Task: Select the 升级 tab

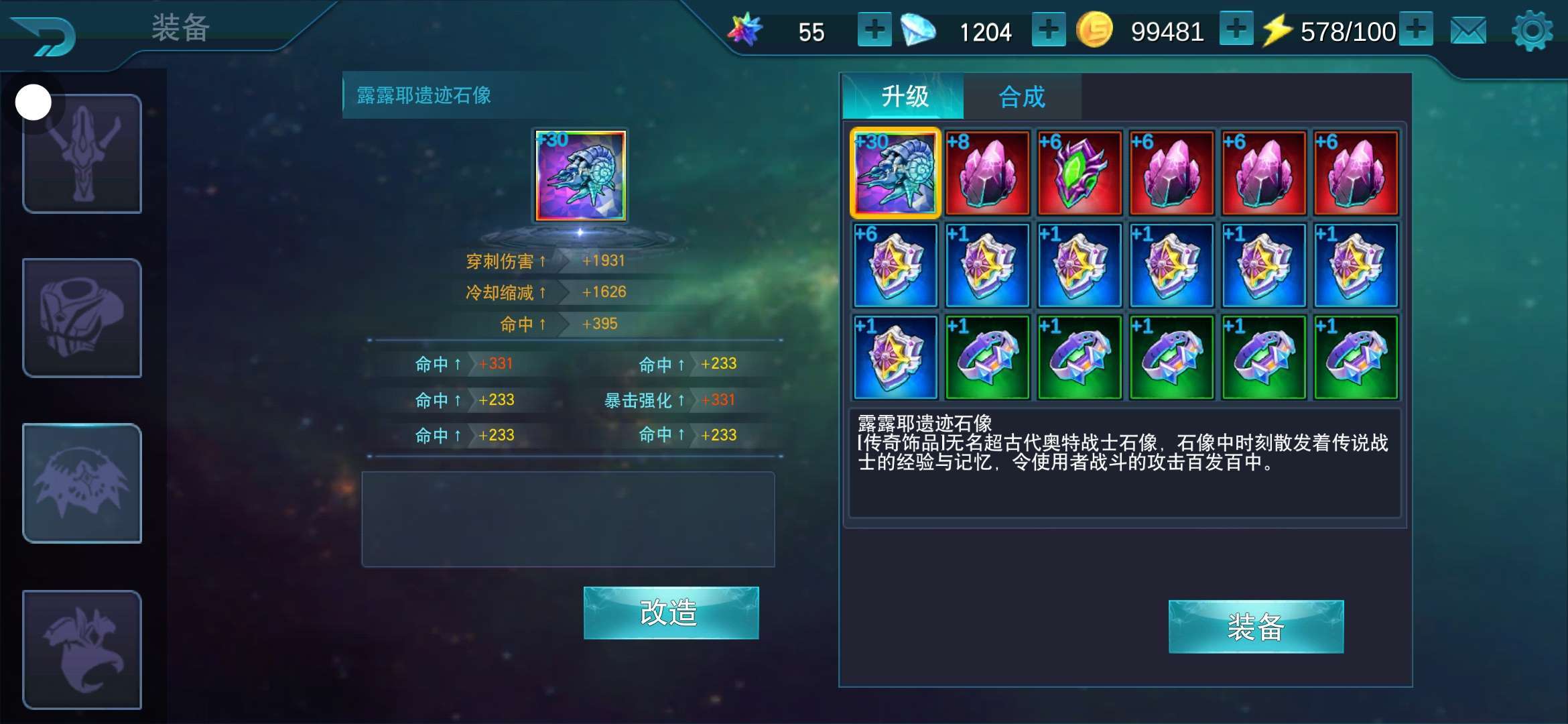Action: tap(904, 97)
